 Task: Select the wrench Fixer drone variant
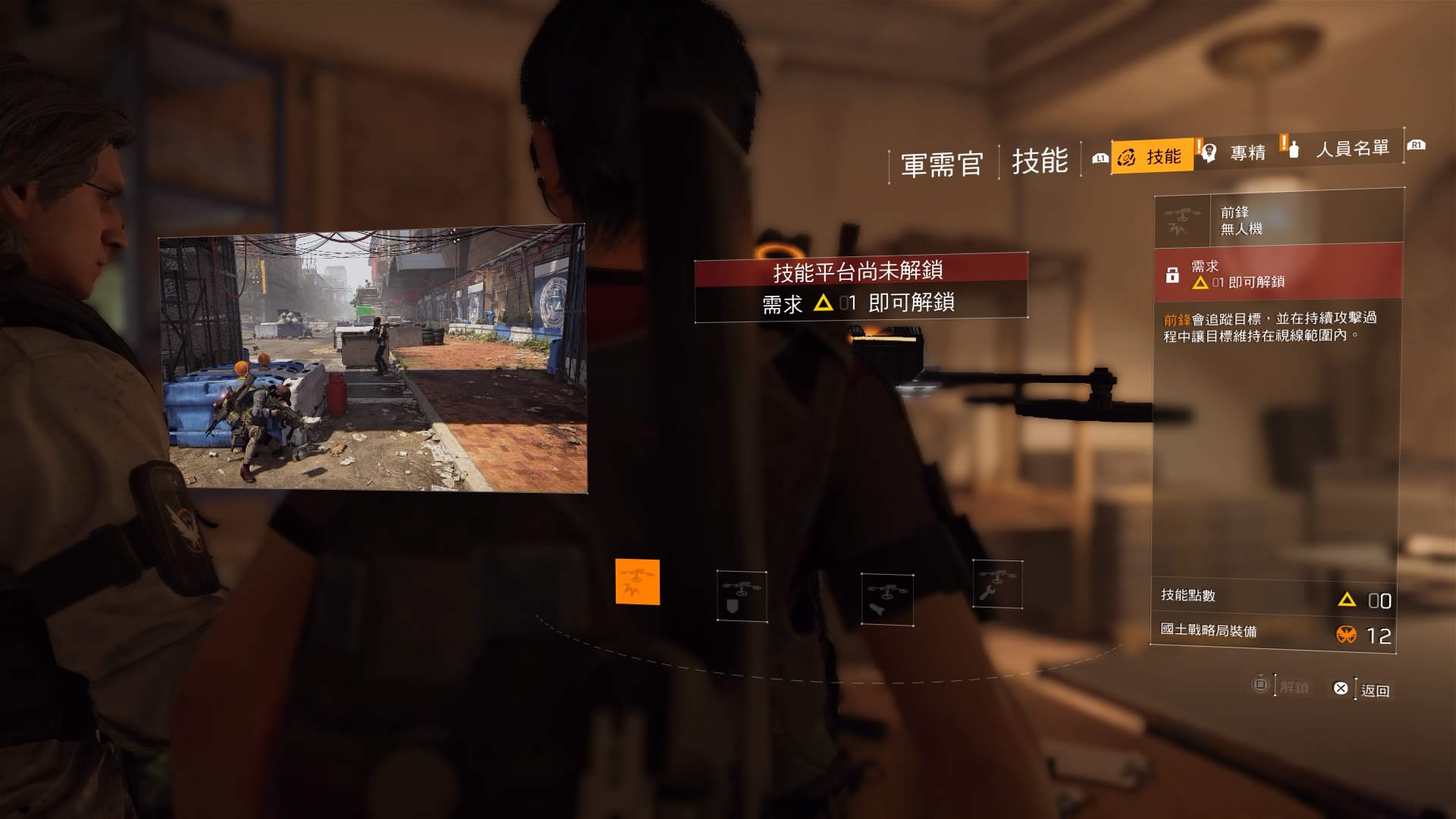tap(997, 584)
